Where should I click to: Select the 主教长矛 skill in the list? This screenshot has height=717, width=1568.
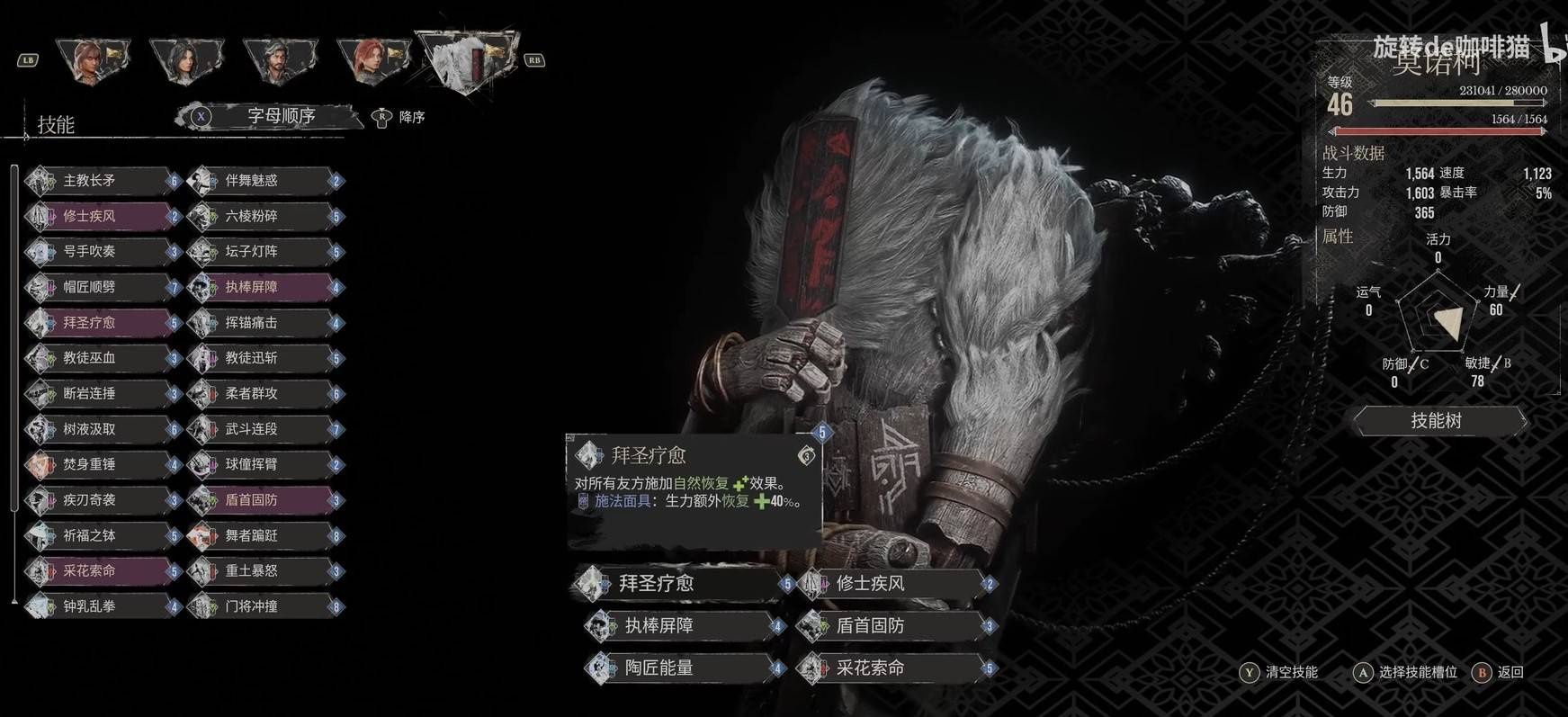[x=101, y=181]
